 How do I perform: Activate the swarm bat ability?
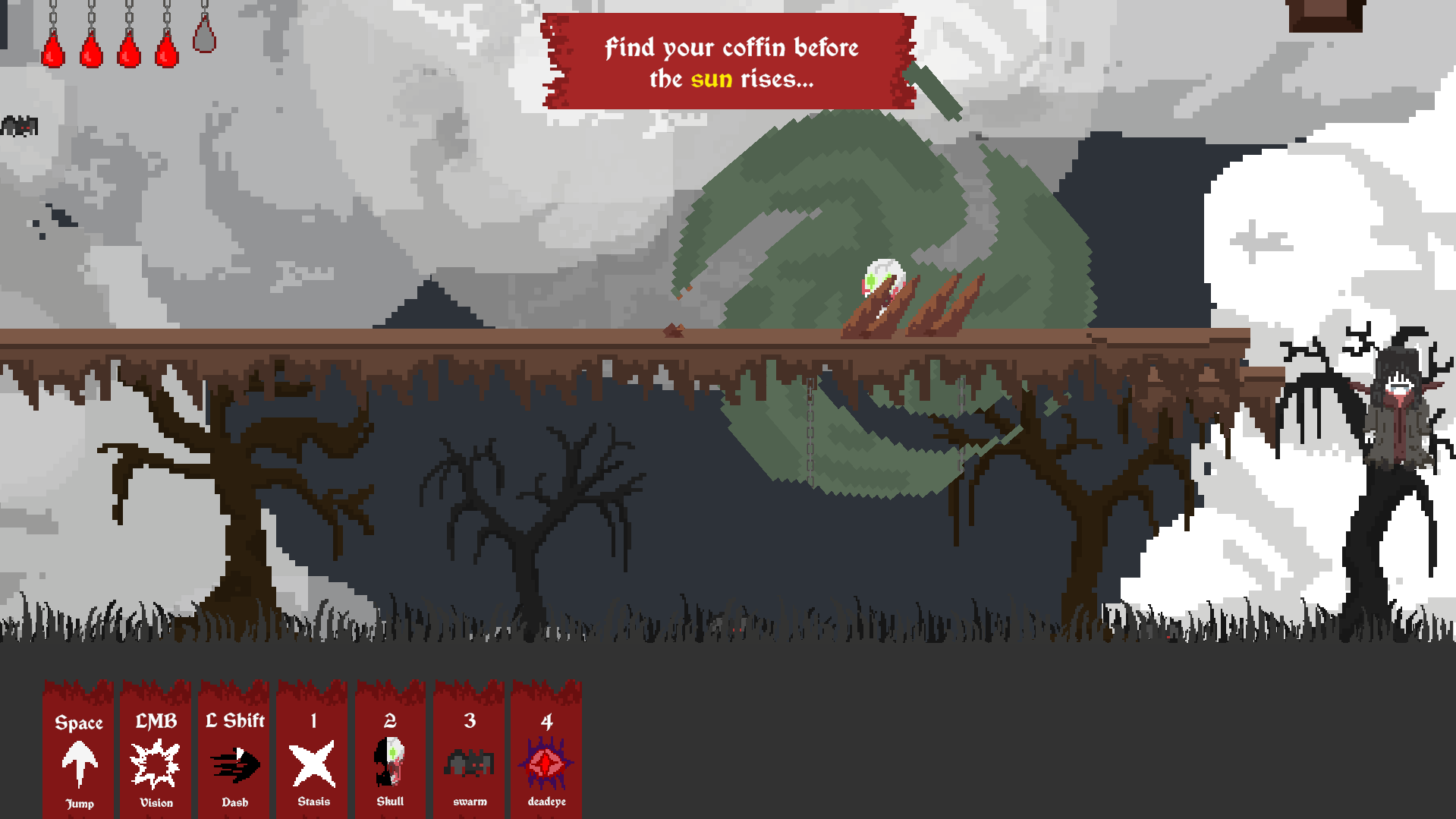pyautogui.click(x=469, y=762)
